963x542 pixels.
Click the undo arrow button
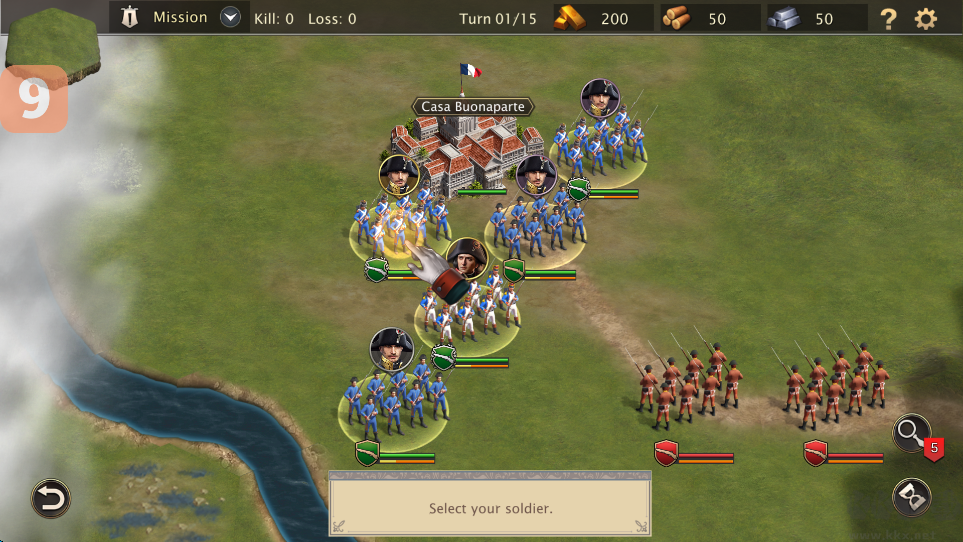coord(50,498)
